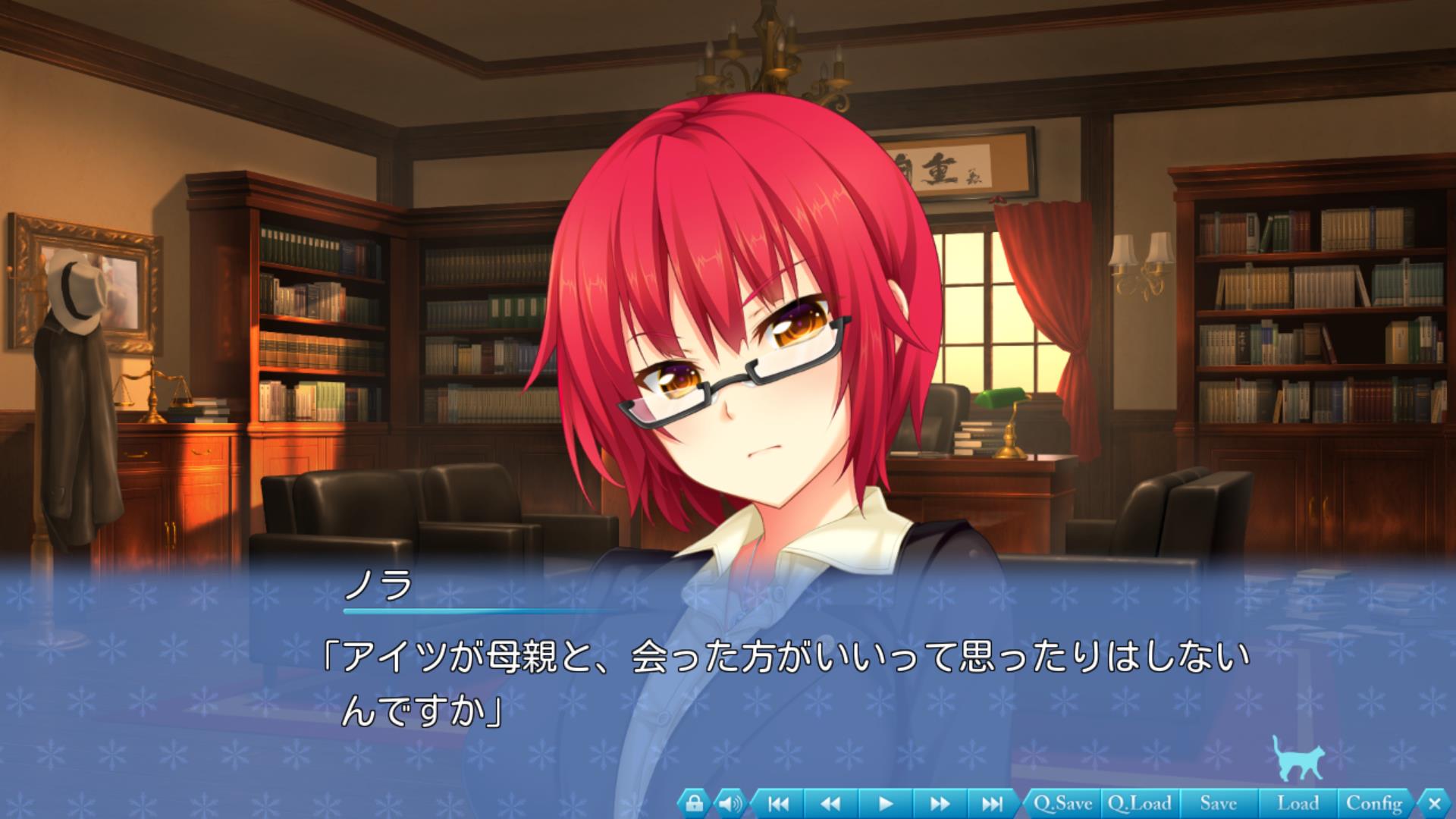Click the speaker voice replay icon

coord(730,803)
